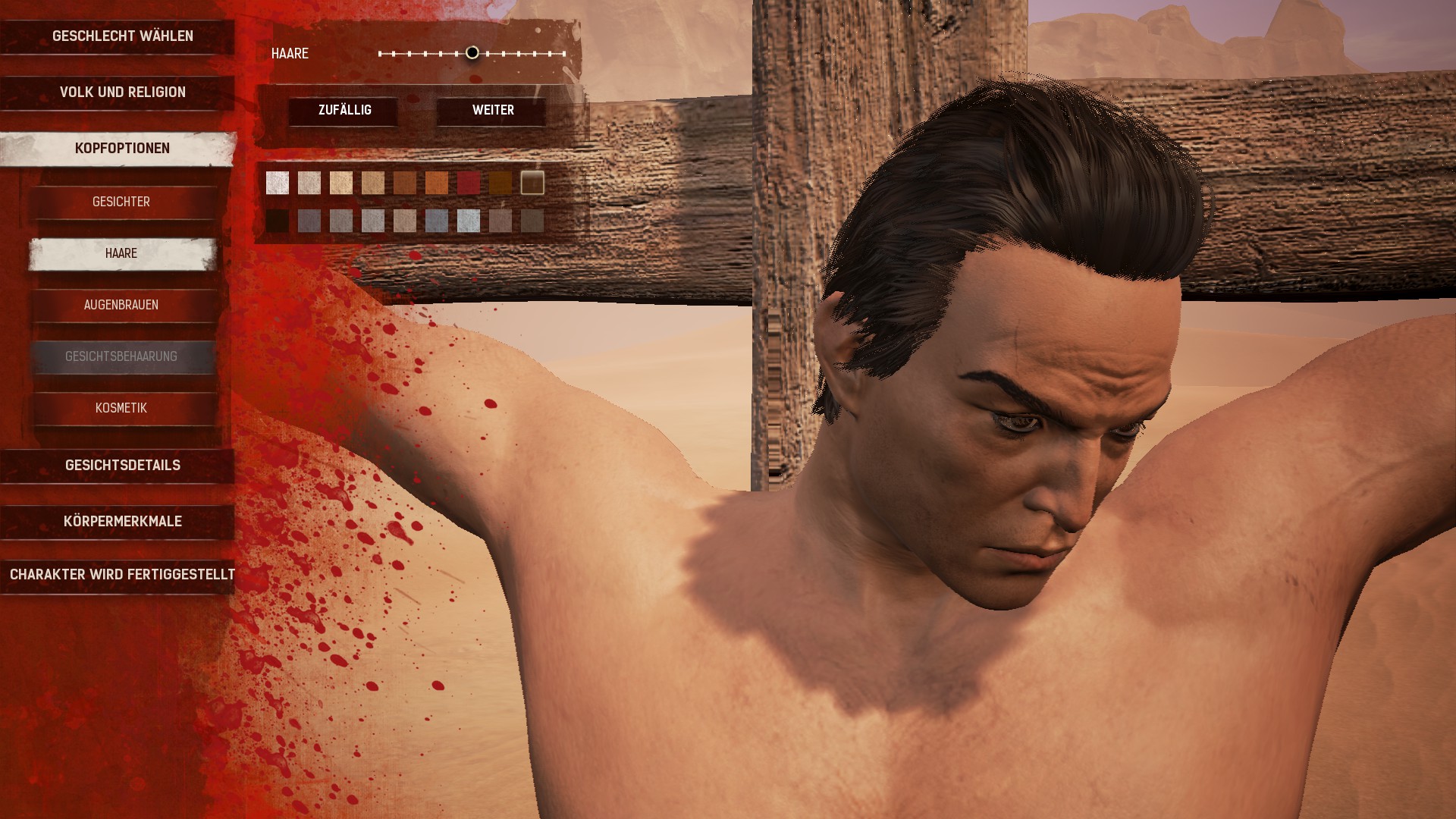Choose the Gesichtsbehaarung sub-option
1456x819 pixels.
121,357
